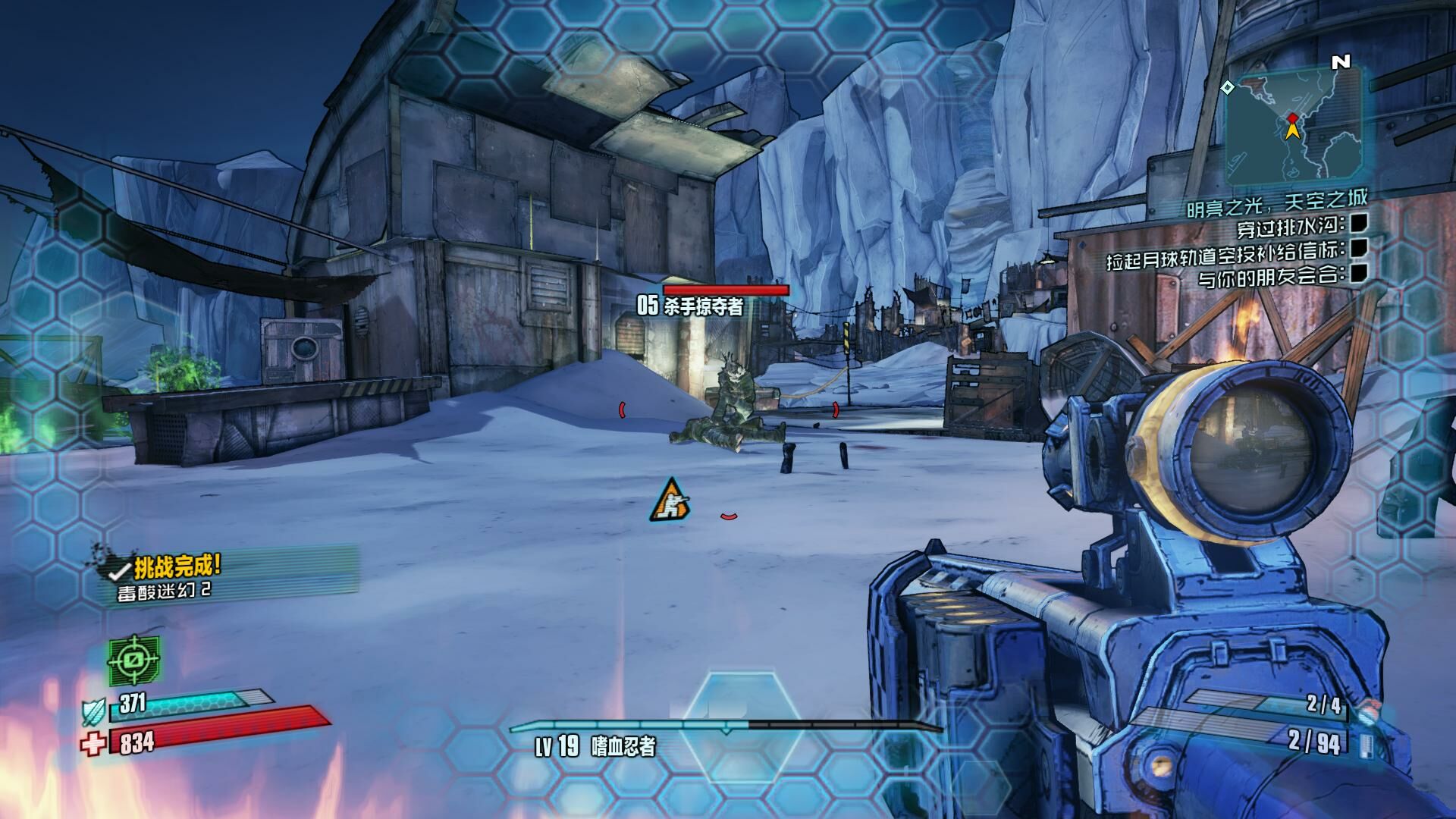Click the diamond marker at the minimap's edge
The height and width of the screenshot is (819, 1456).
pos(1227,88)
